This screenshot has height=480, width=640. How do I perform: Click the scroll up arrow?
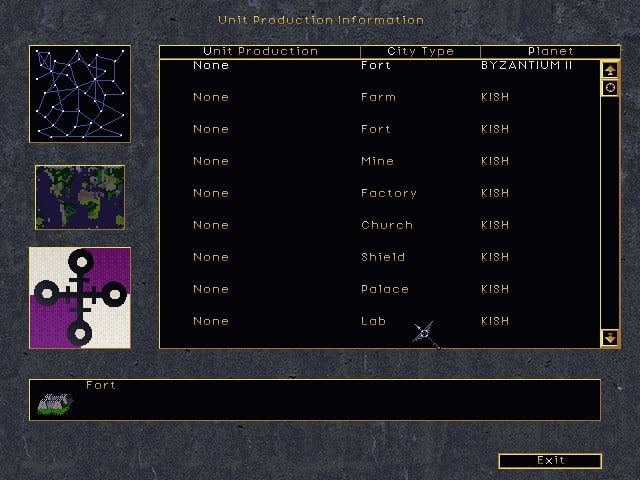610,70
